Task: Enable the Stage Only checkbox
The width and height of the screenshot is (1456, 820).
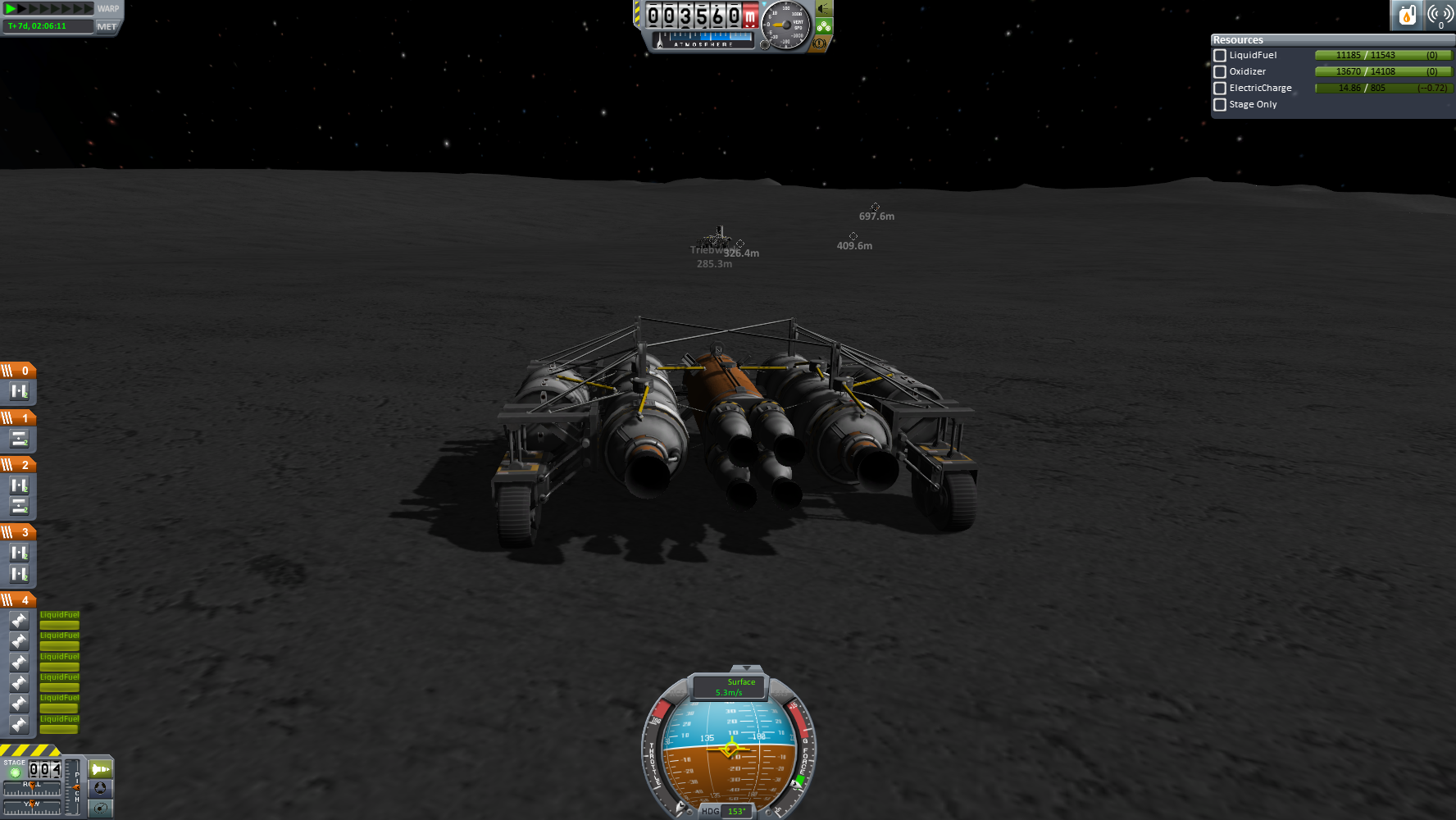Action: tap(1220, 105)
